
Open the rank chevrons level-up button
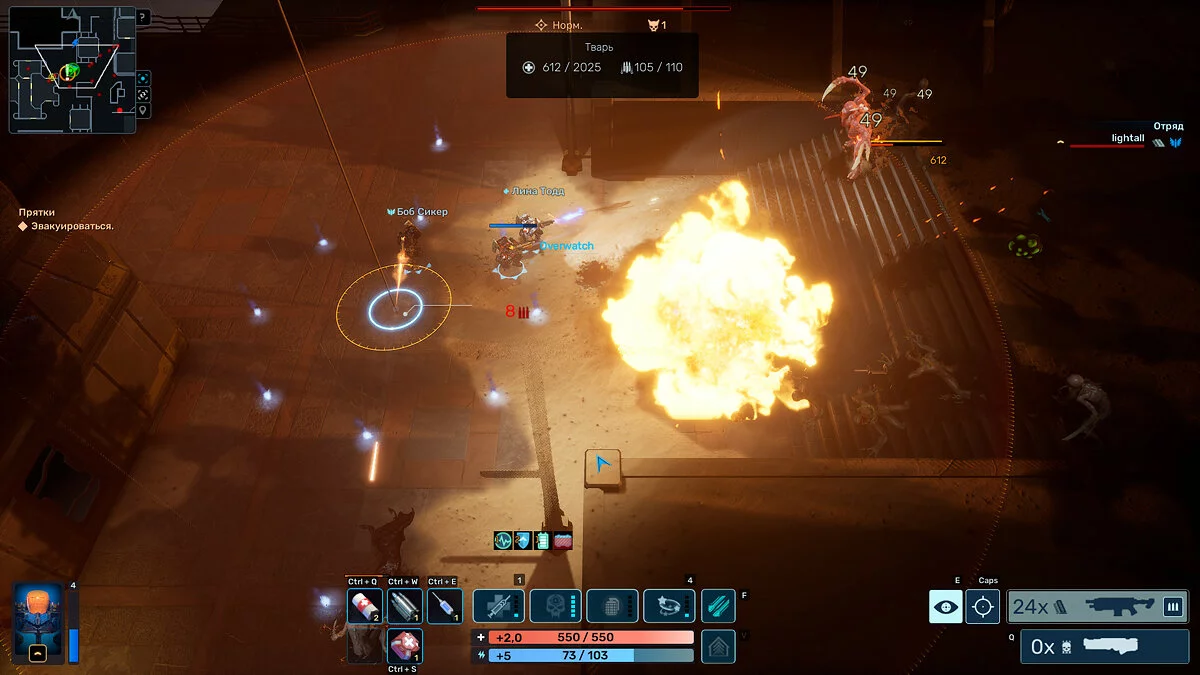718,646
